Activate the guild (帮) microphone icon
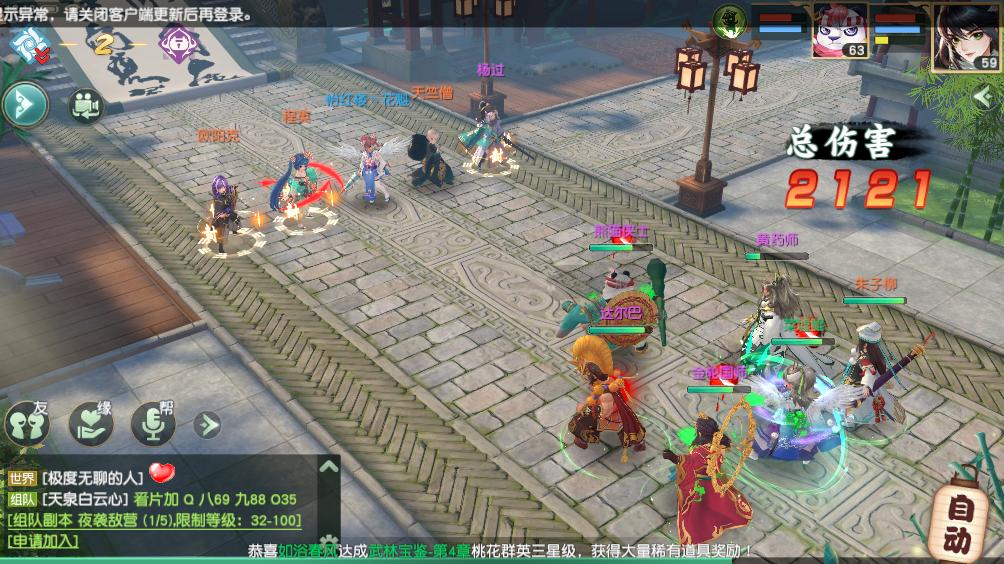The image size is (1004, 564). pos(153,423)
